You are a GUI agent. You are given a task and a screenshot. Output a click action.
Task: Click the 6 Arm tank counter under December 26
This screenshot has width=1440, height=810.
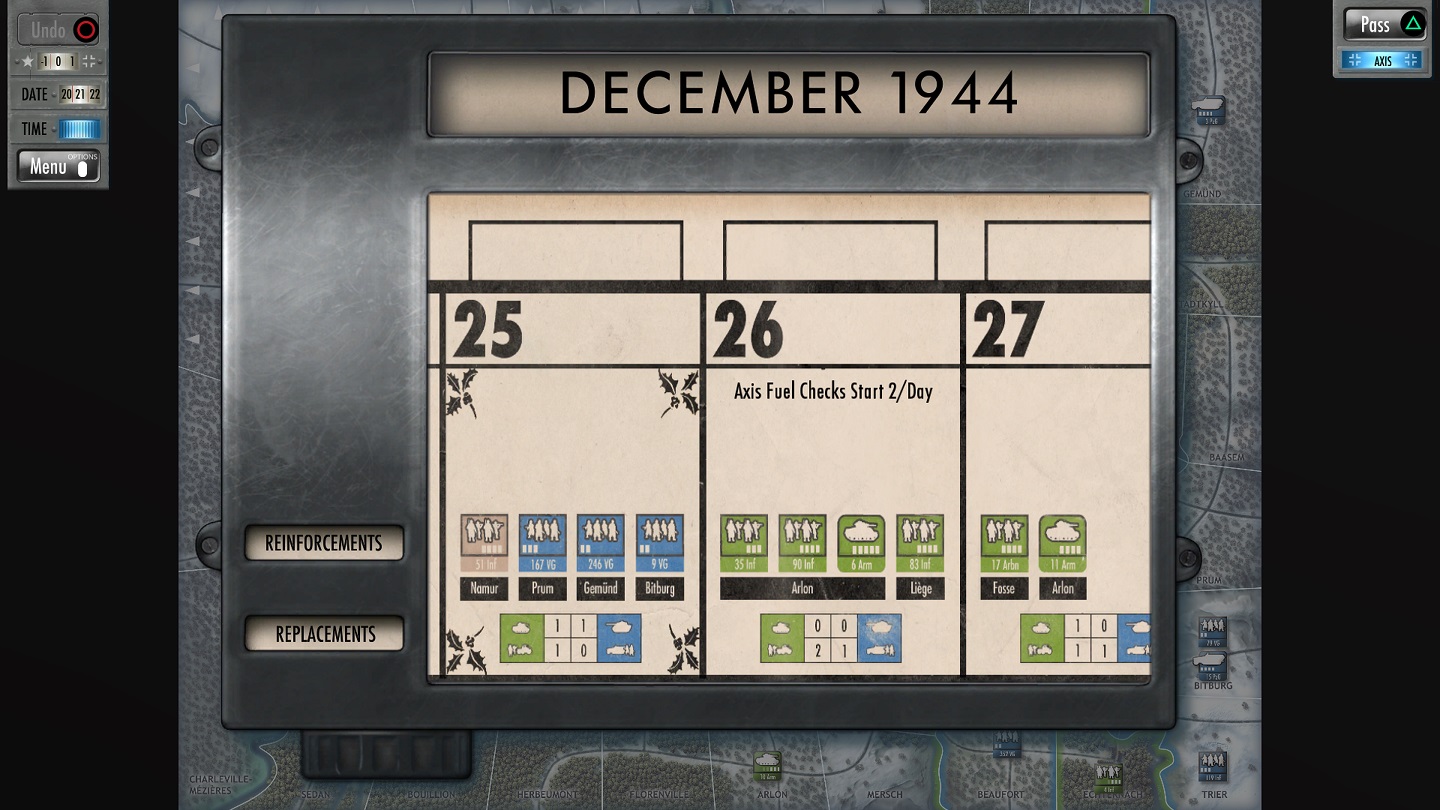click(862, 540)
